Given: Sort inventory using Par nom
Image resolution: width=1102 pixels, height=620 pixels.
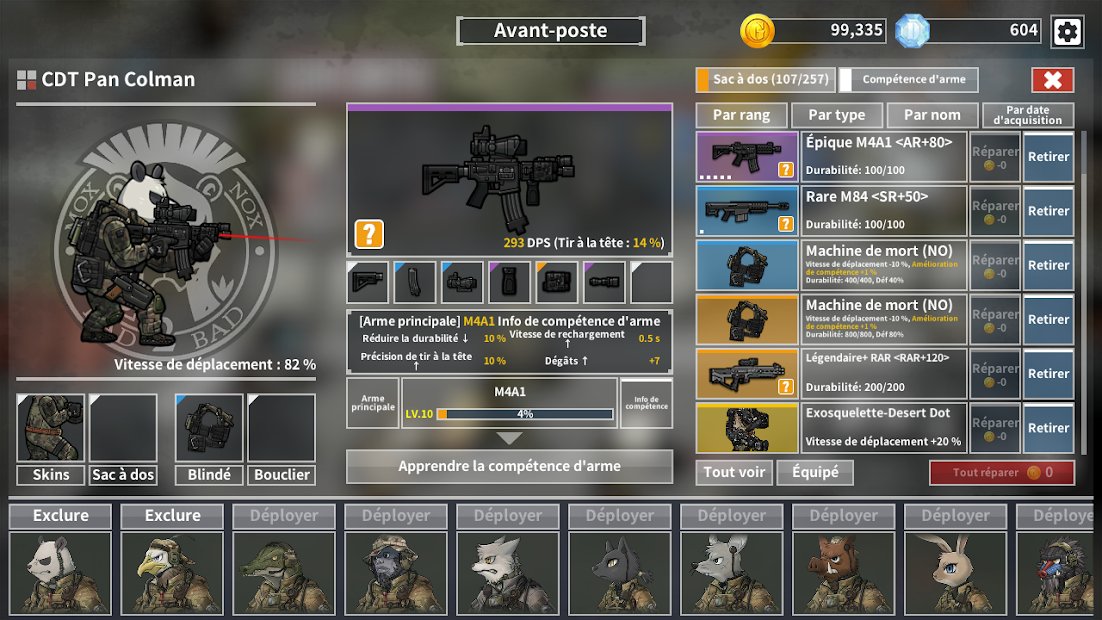Looking at the screenshot, I should click(932, 115).
